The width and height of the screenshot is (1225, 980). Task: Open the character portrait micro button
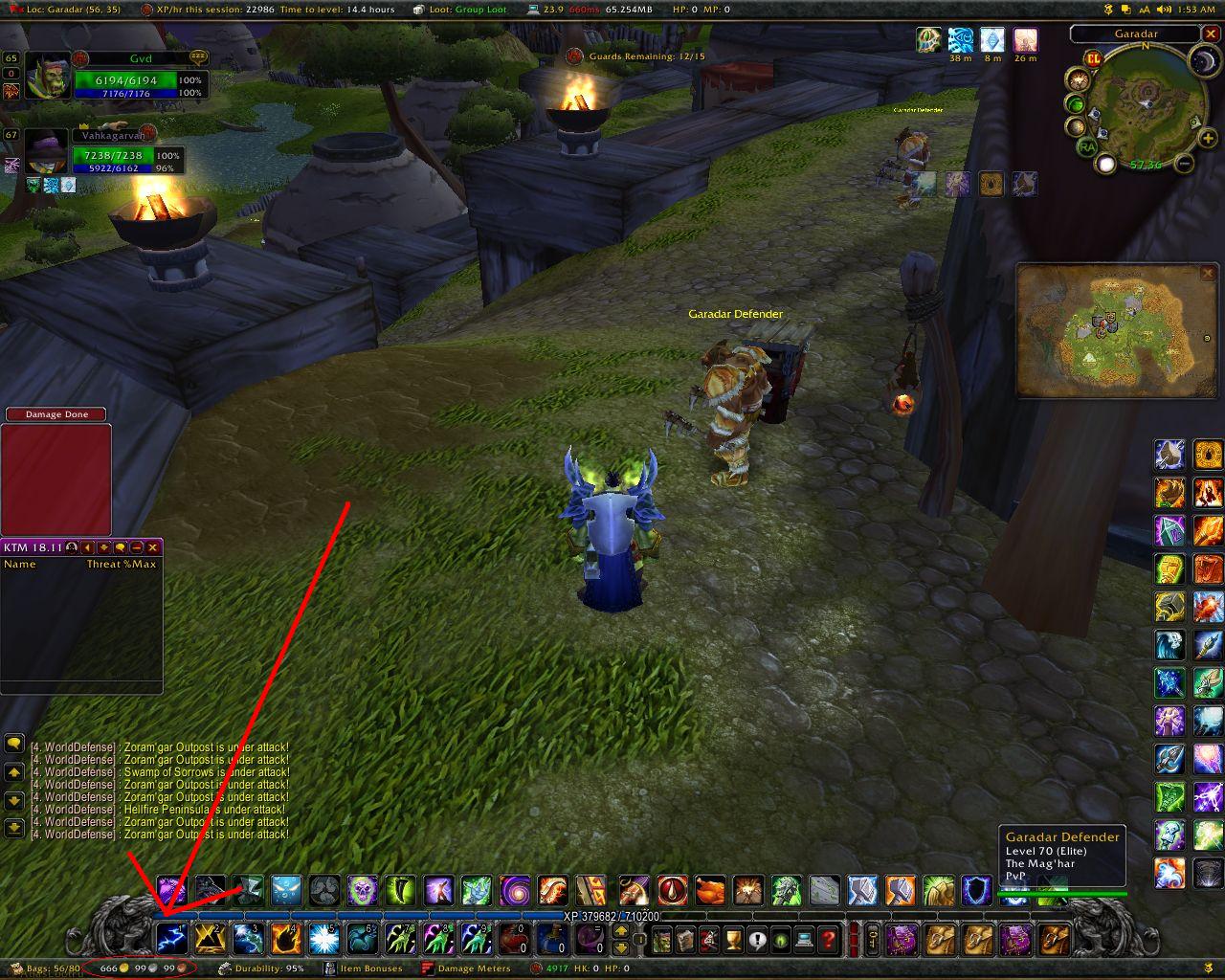[662, 940]
